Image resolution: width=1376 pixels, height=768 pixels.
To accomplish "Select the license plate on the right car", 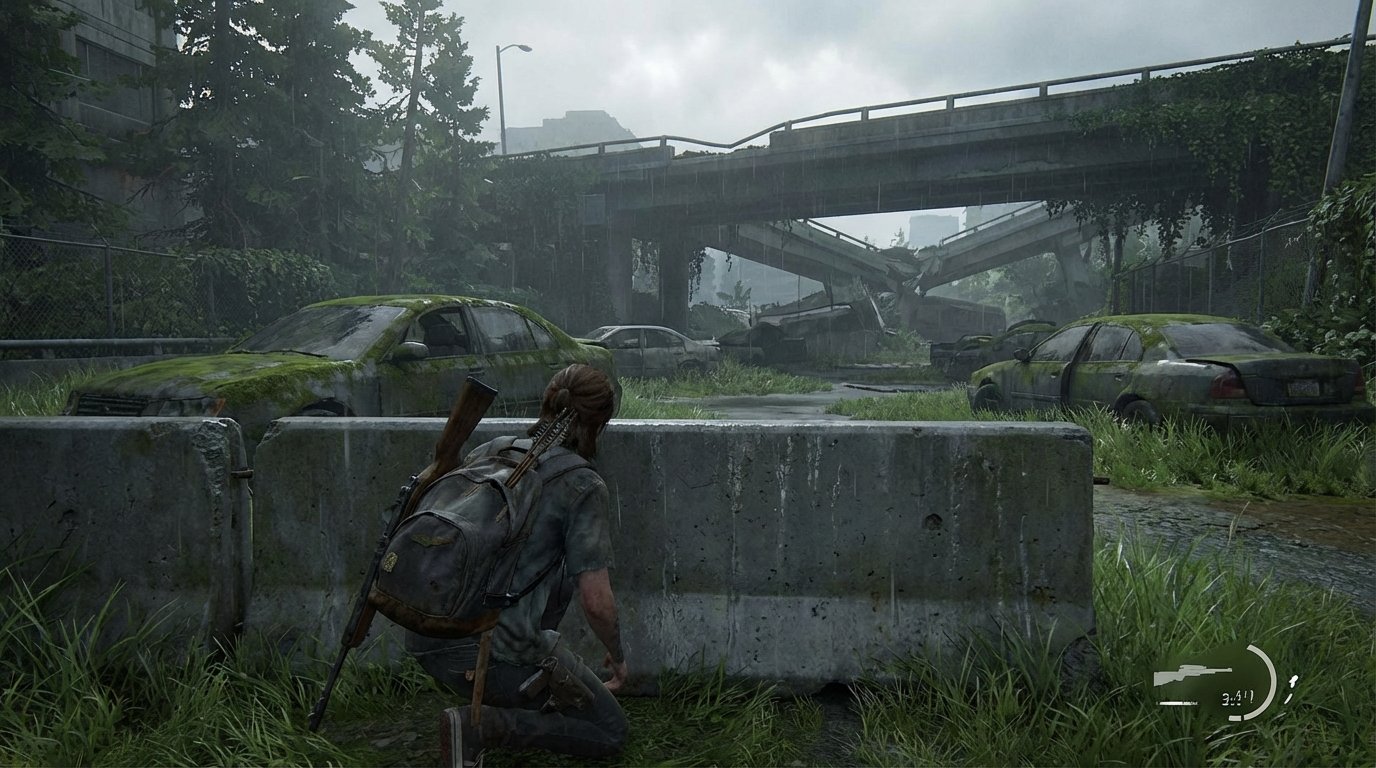I will point(1302,388).
